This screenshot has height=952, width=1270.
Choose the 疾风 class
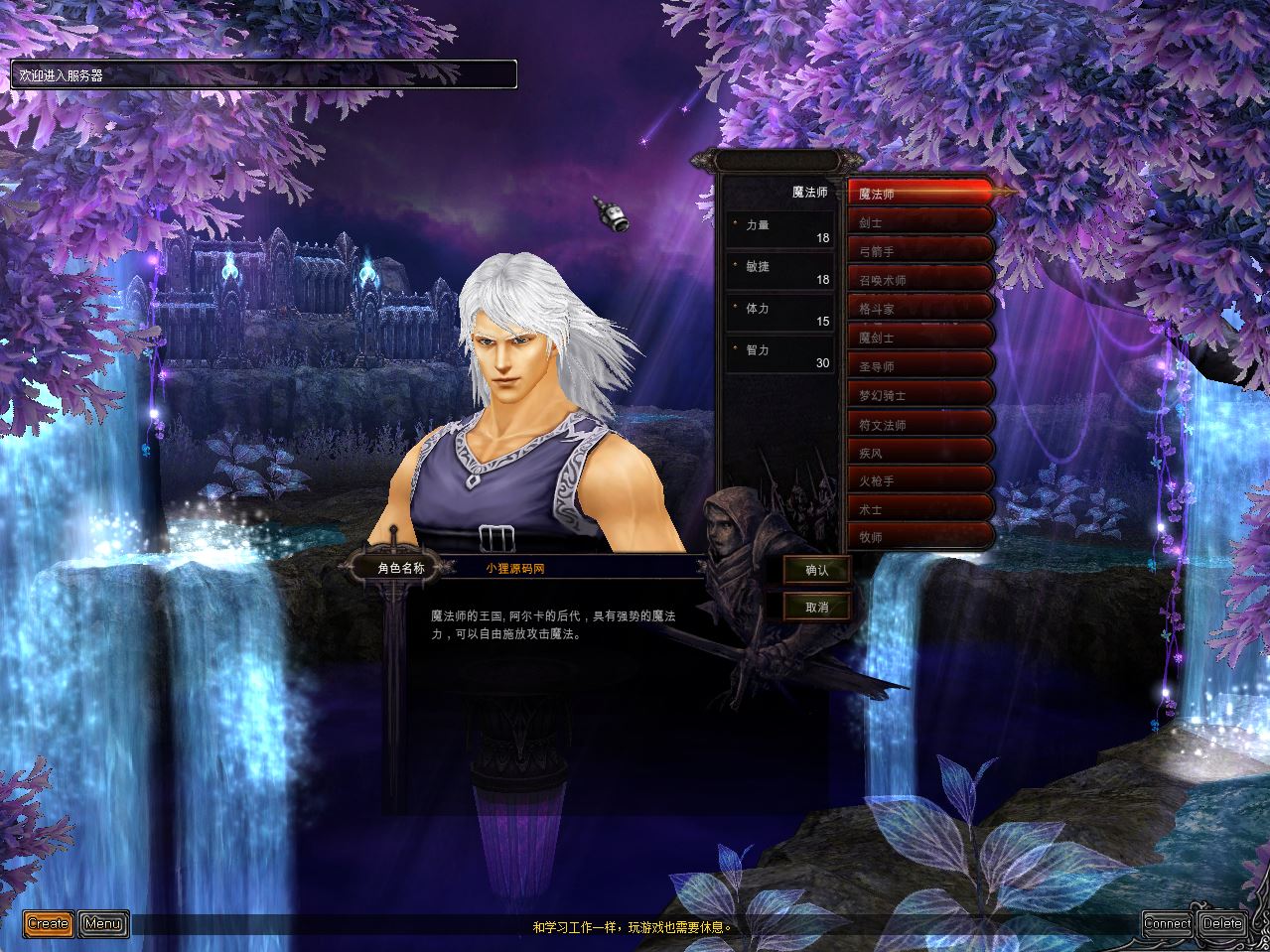(x=918, y=453)
